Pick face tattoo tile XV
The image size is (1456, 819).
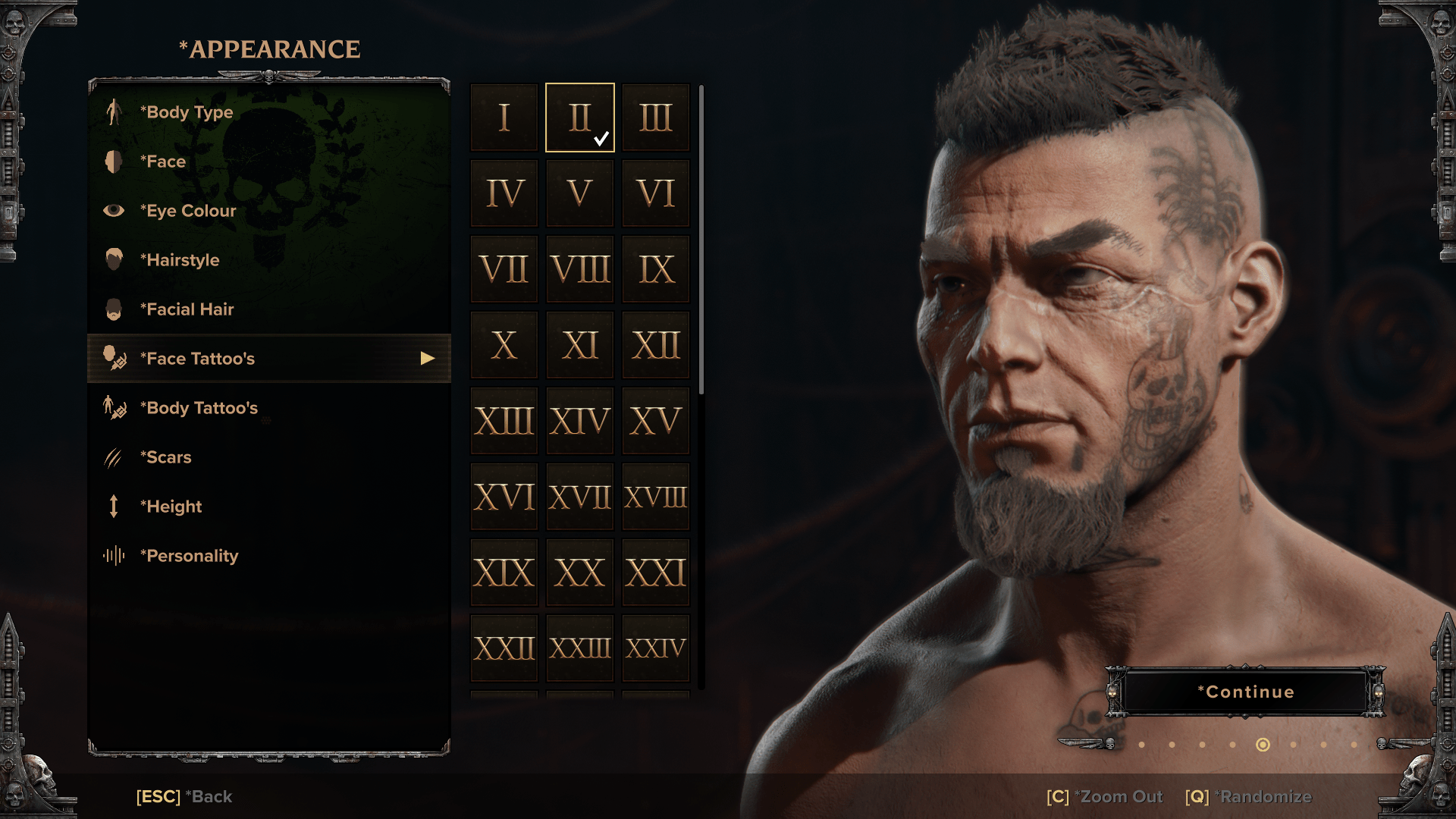(x=656, y=421)
